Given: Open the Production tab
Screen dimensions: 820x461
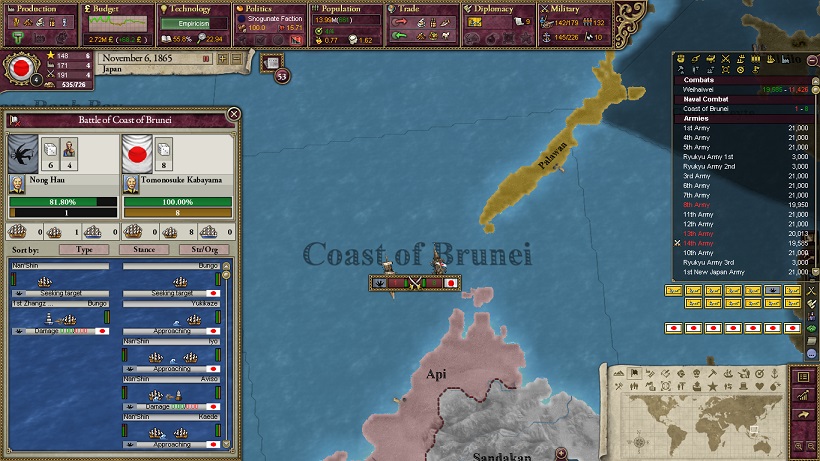Looking at the screenshot, I should tap(37, 9).
